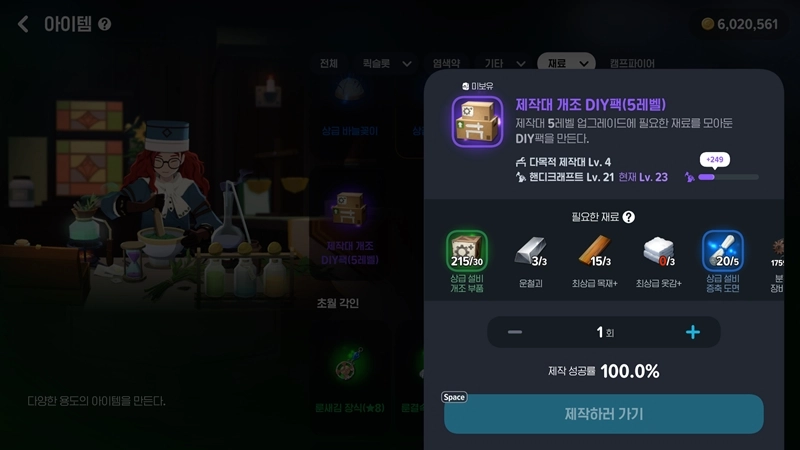Image resolution: width=800 pixels, height=450 pixels.
Task: Select the 상급 설비 개조 부품 material
Action: (466, 253)
